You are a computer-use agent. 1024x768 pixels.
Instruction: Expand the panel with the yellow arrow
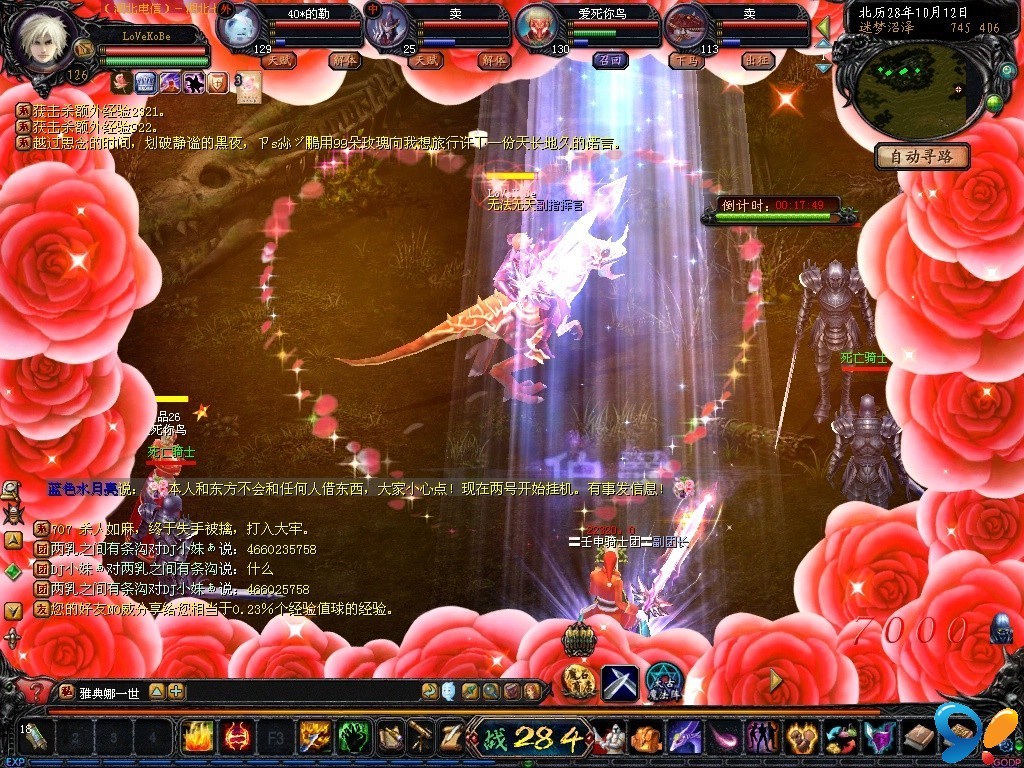775,680
